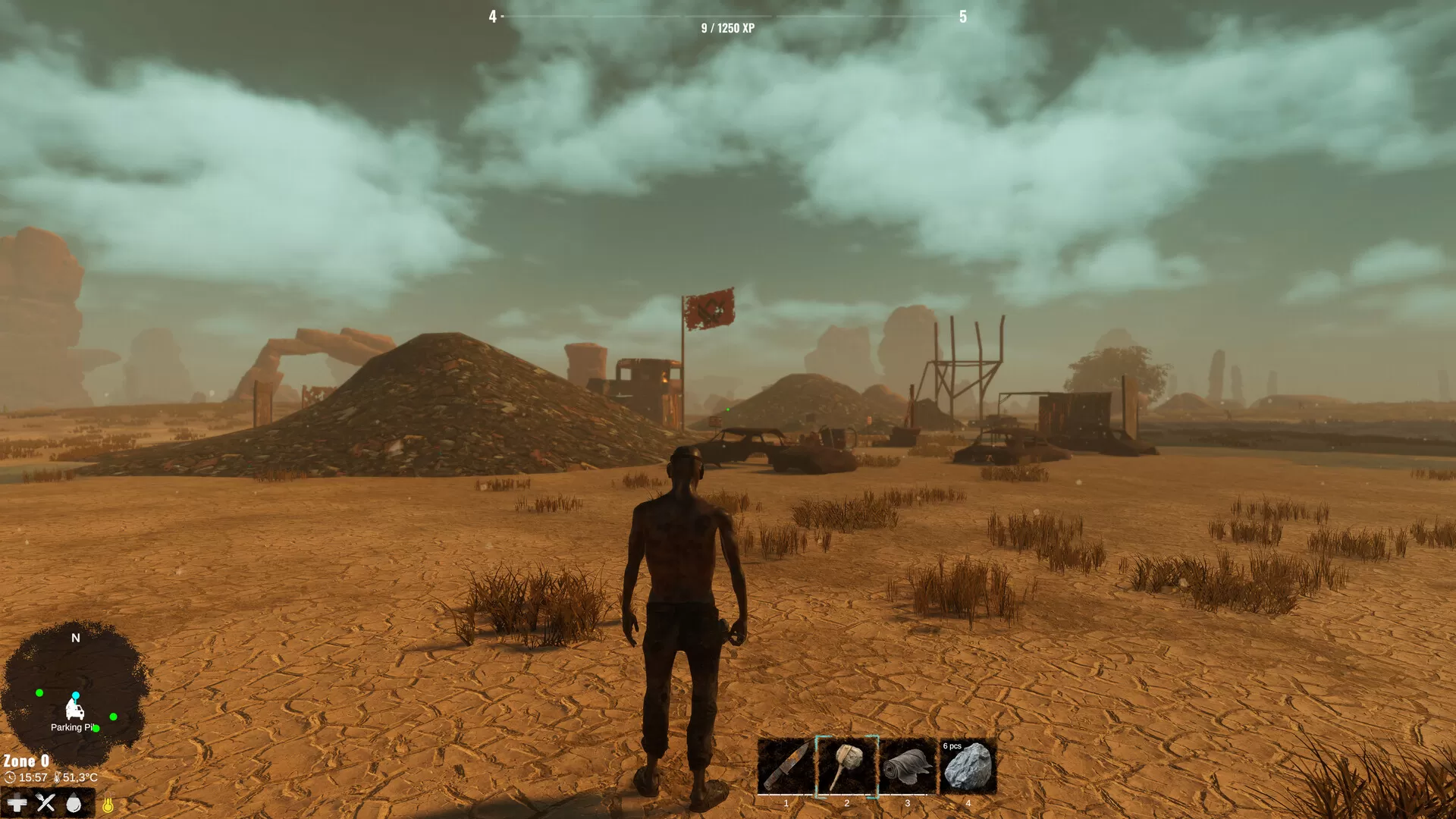1456x819 pixels.
Task: Click the fork and knife hunger icon
Action: [x=45, y=803]
